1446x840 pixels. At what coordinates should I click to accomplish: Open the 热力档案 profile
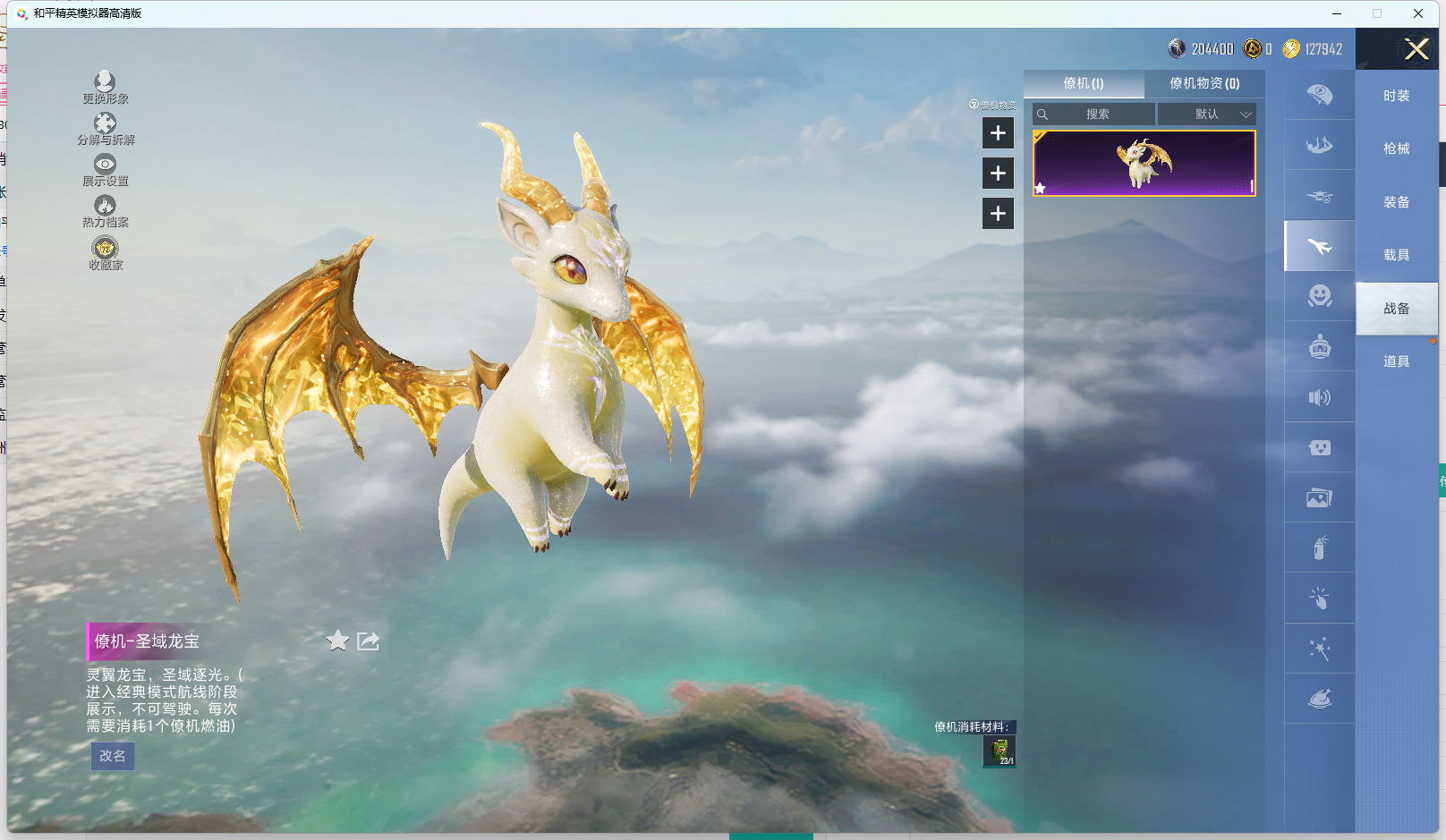[x=106, y=210]
